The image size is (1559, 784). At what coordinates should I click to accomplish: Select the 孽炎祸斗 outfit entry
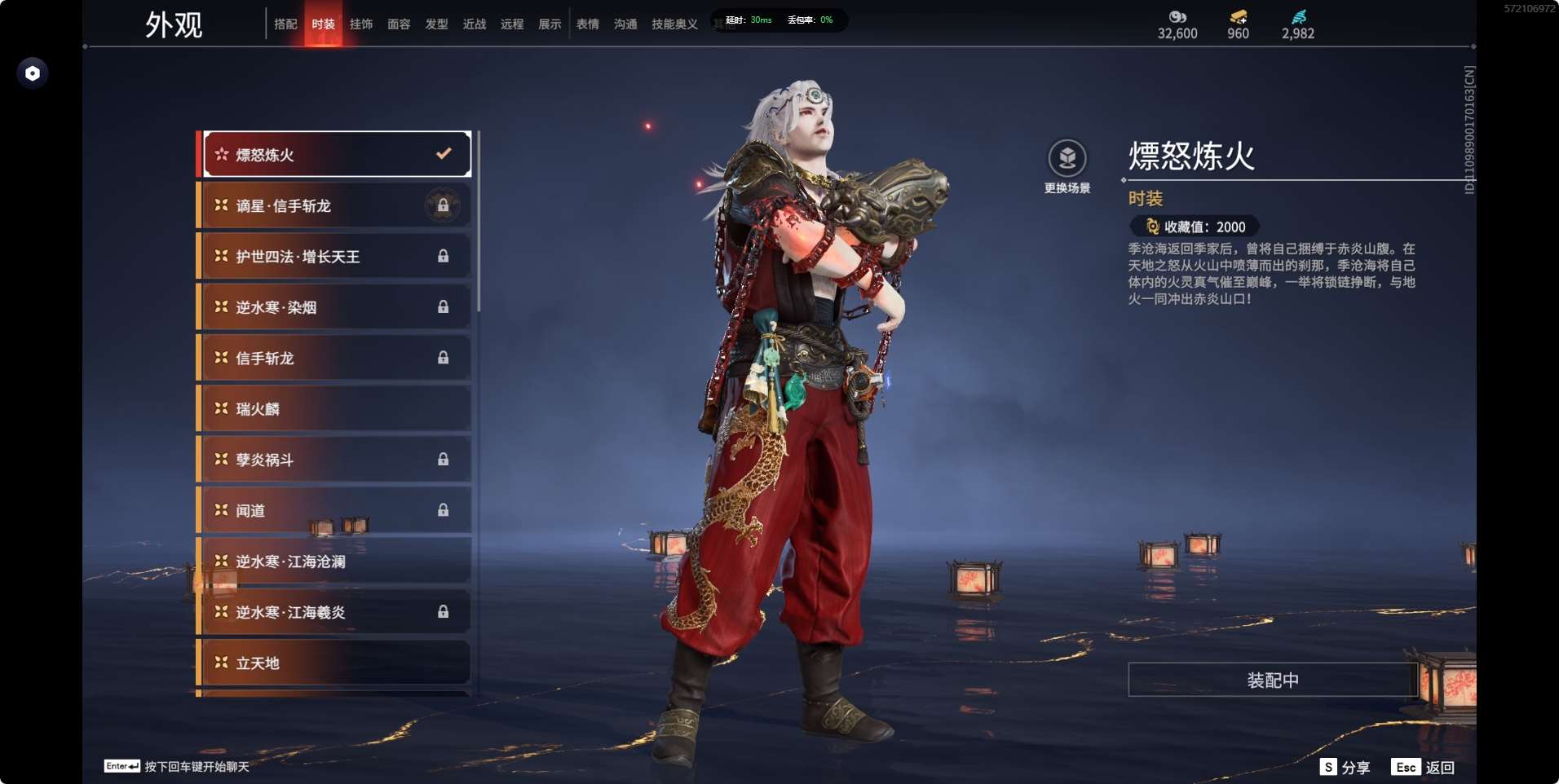[x=336, y=460]
